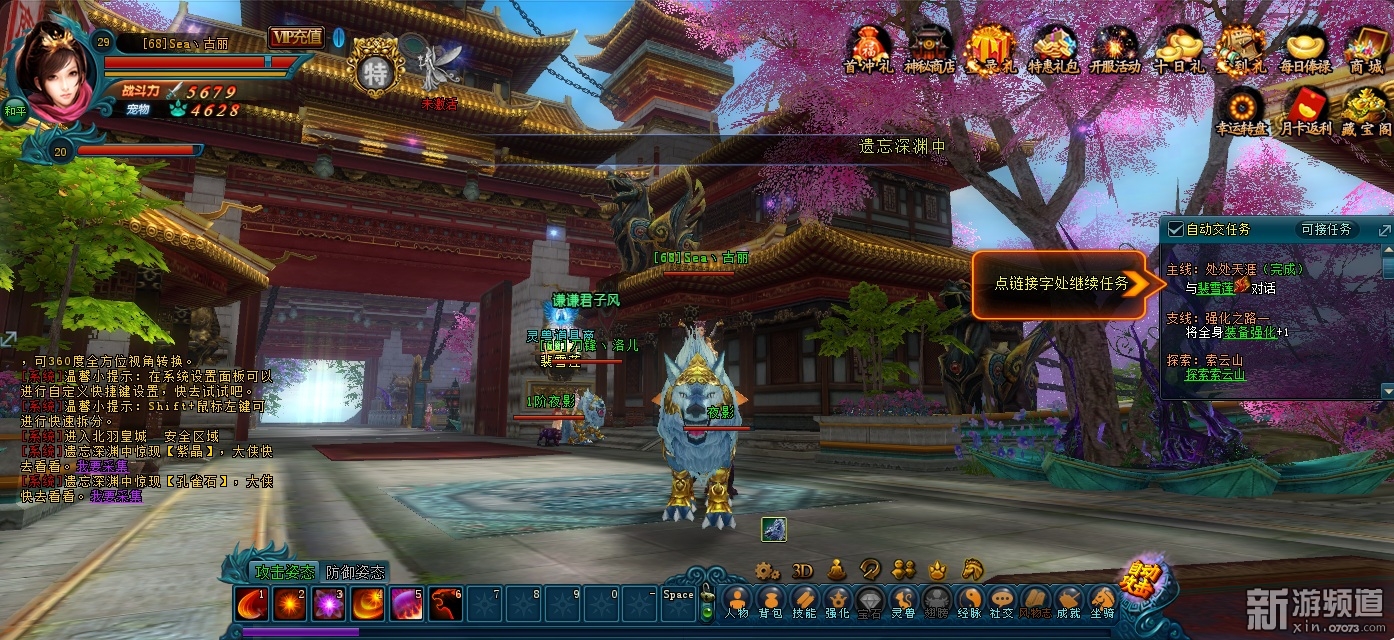Open the 商城 mall icon

point(1365,48)
